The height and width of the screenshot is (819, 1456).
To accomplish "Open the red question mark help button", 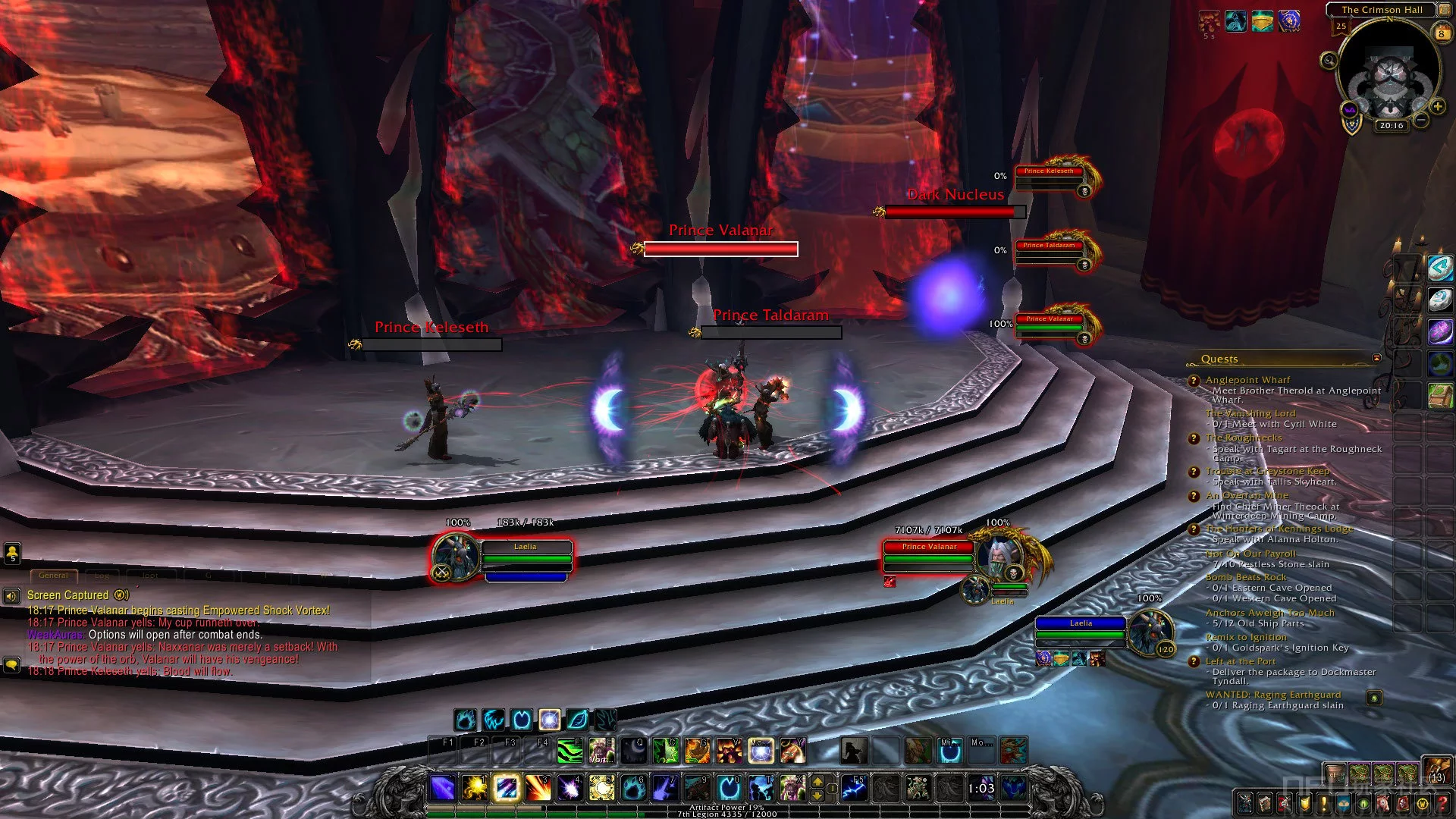I will pos(1442,804).
